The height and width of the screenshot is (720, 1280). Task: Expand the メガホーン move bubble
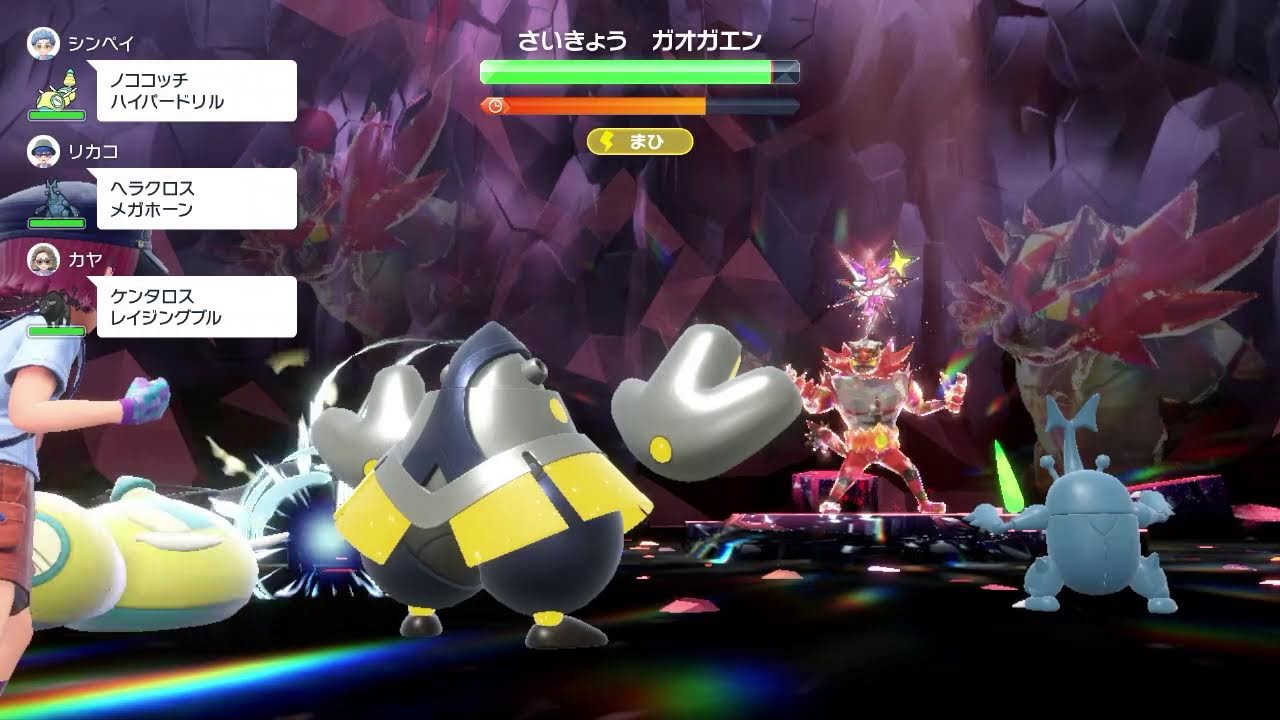195,198
